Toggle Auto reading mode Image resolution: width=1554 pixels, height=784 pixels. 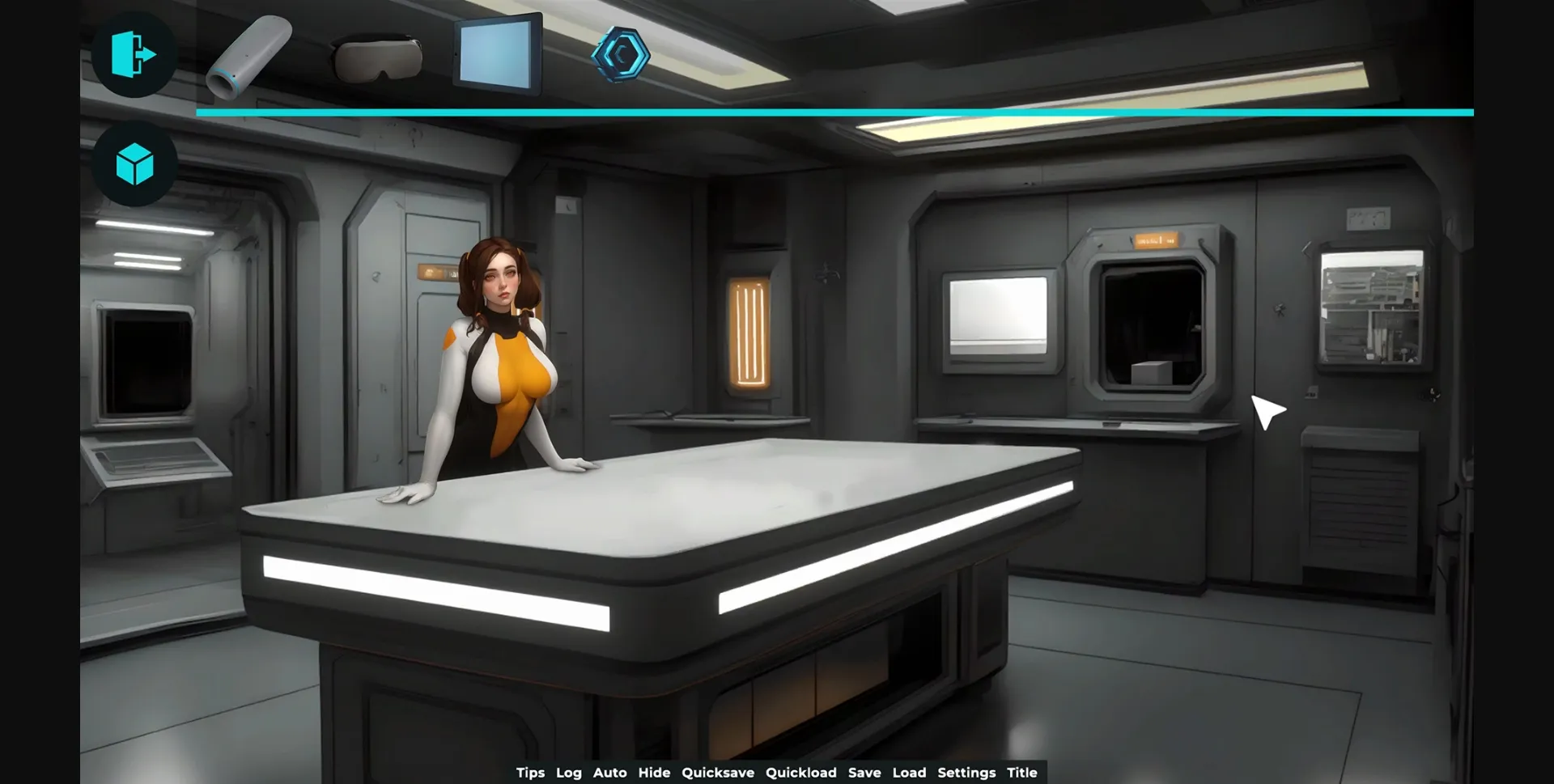point(610,773)
